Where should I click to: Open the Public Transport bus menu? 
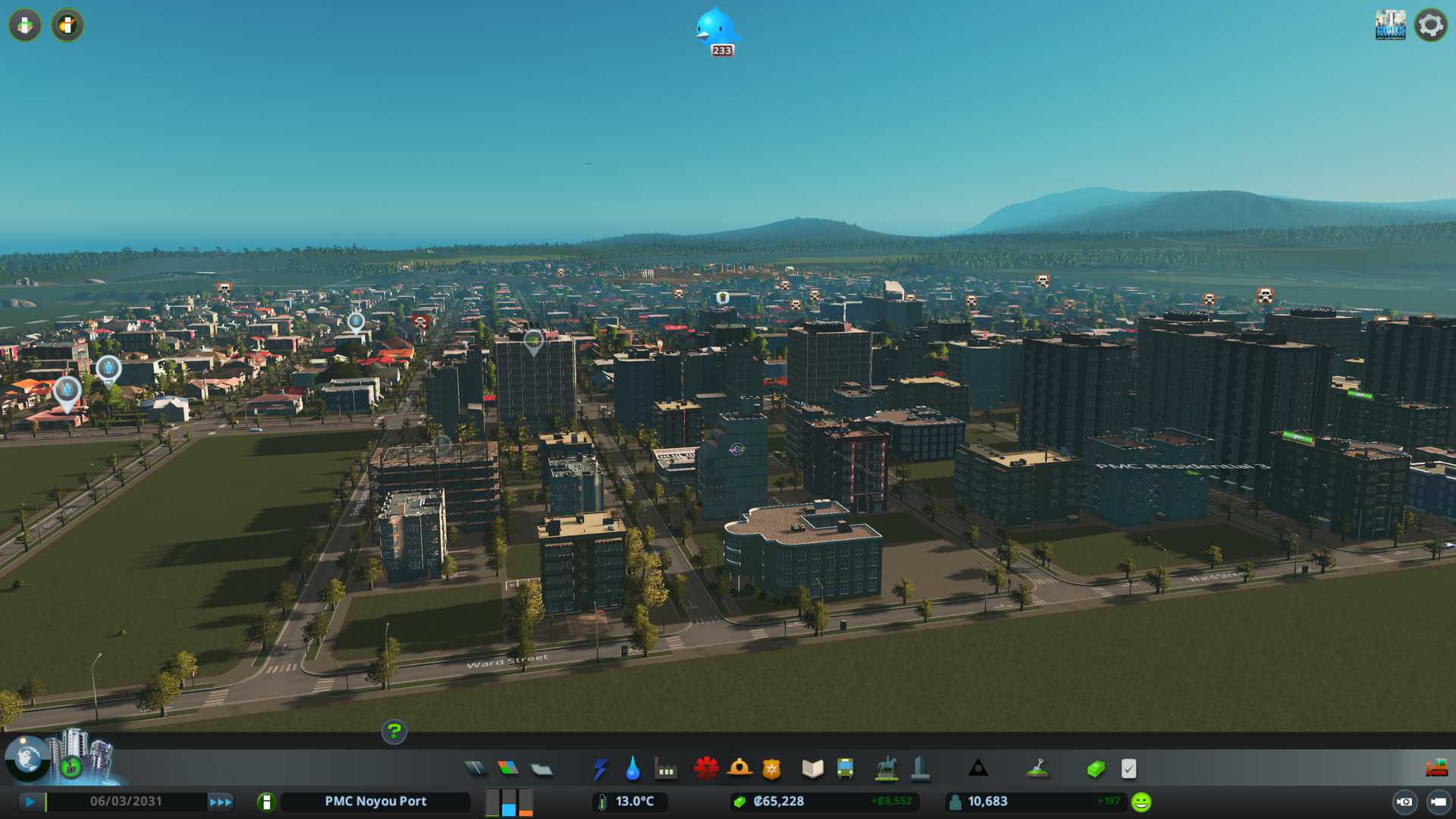pos(845,769)
